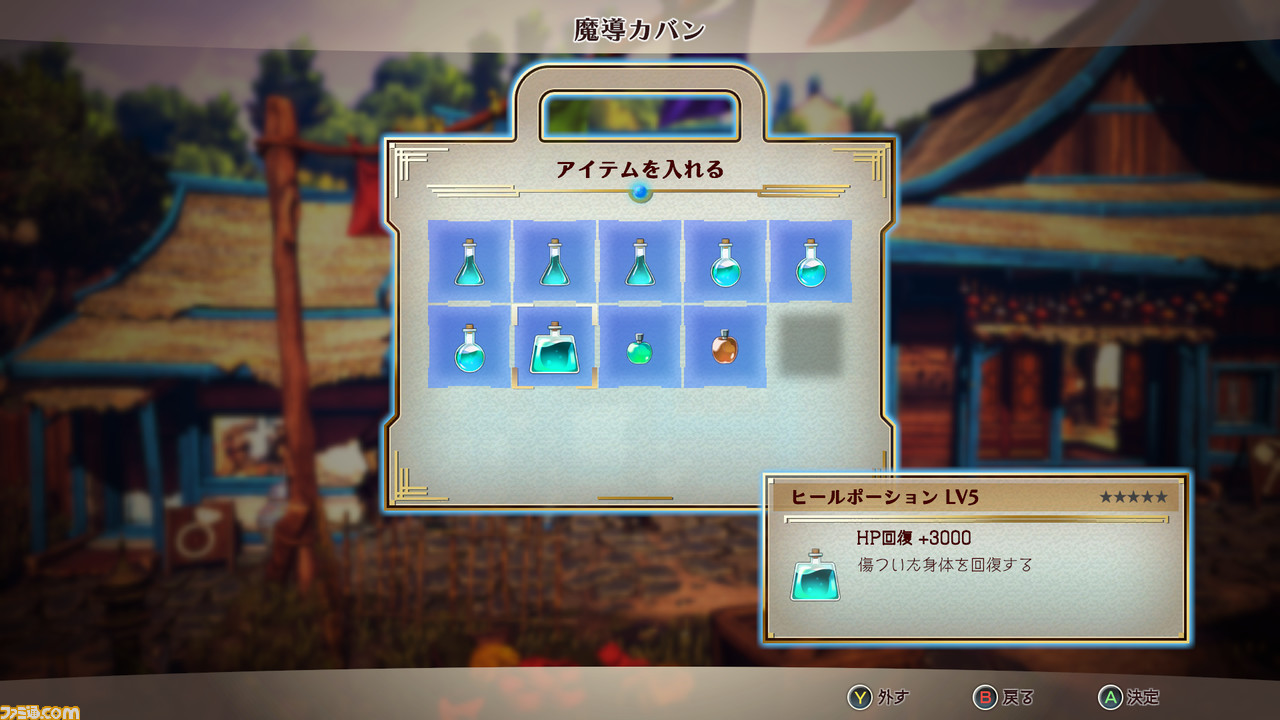Select the empty grey bag slot
Viewport: 1280px width, 720px height.
[810, 347]
